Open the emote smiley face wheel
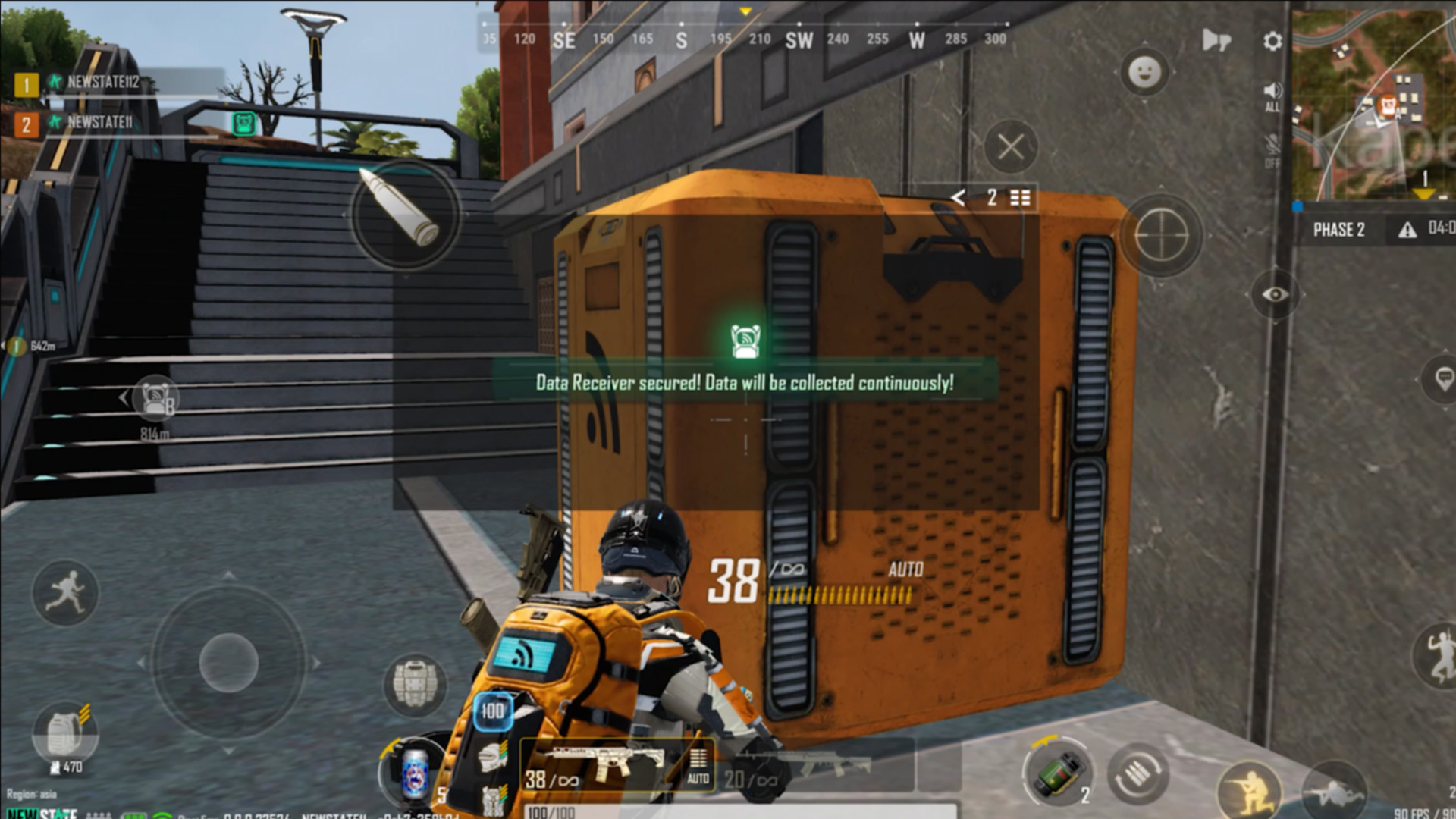The width and height of the screenshot is (1456, 819). pos(1144,73)
